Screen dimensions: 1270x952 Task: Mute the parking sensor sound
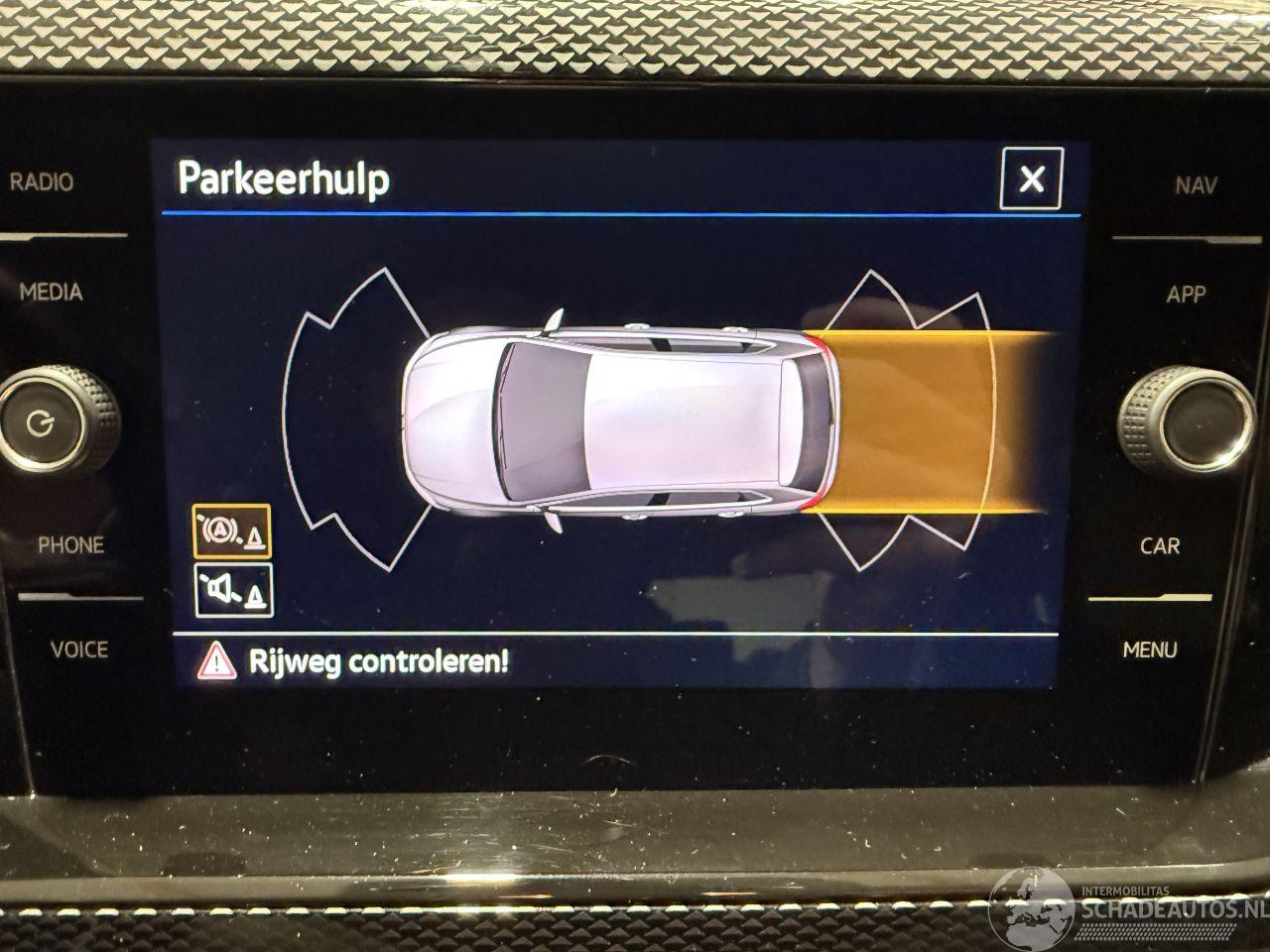pyautogui.click(x=234, y=590)
